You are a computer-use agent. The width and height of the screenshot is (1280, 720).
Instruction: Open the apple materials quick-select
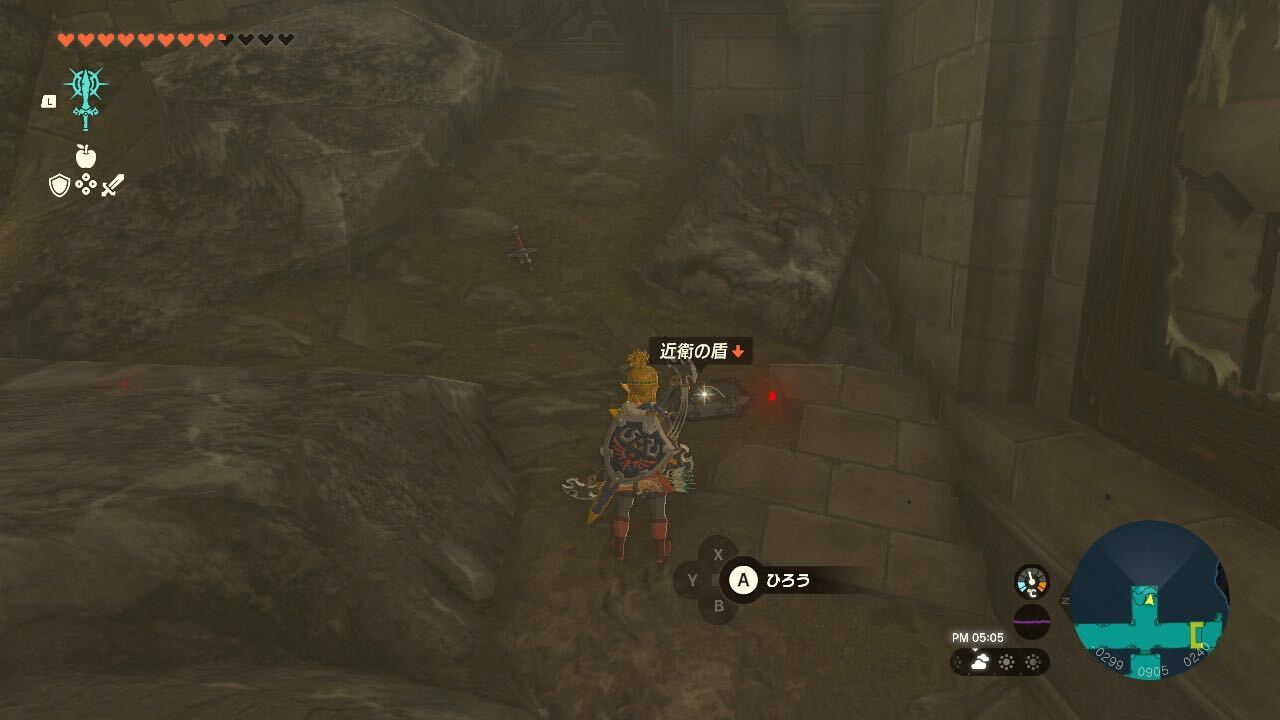coord(85,156)
